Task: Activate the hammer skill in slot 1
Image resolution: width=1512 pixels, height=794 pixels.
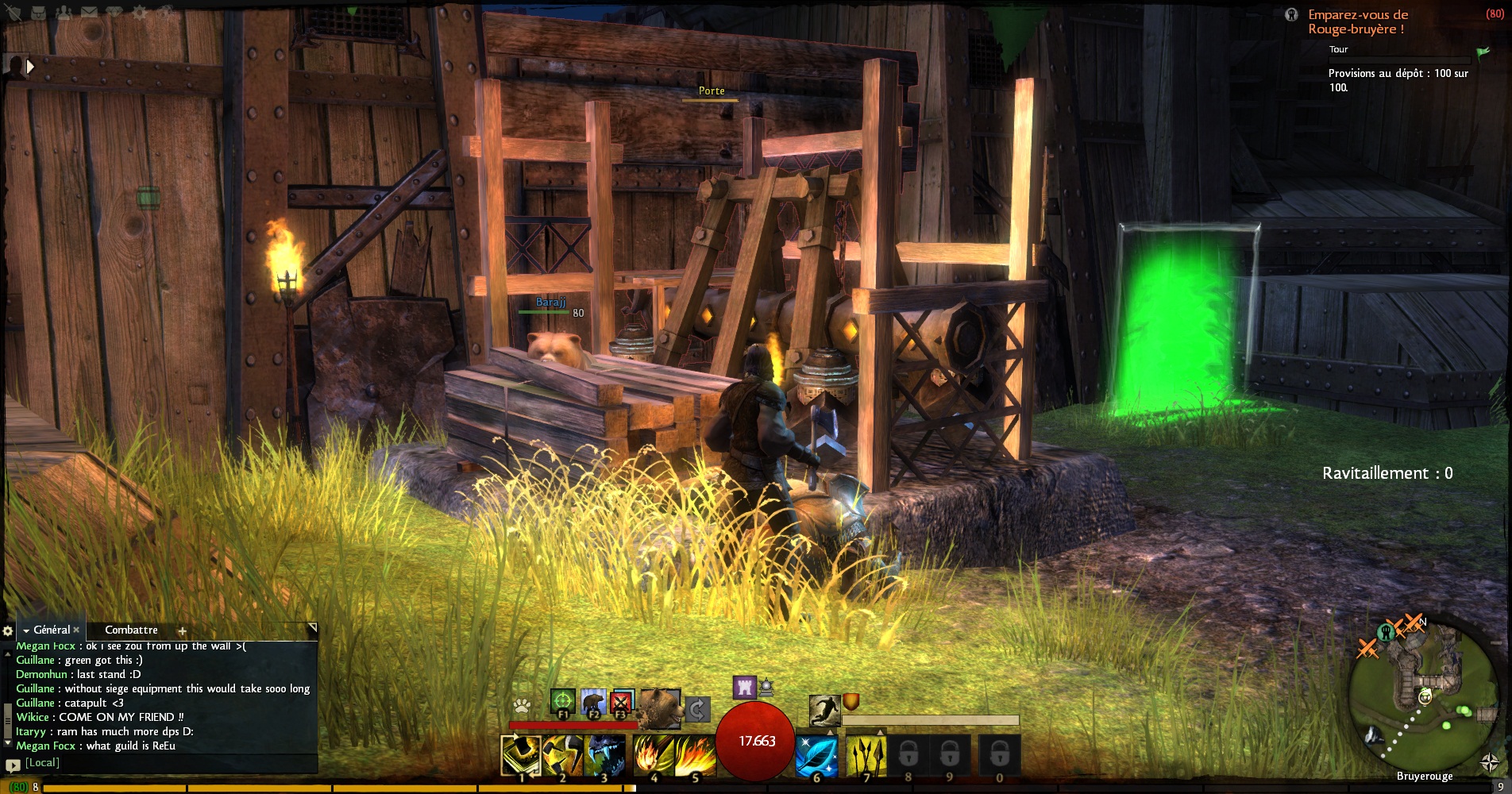Action: (x=521, y=755)
